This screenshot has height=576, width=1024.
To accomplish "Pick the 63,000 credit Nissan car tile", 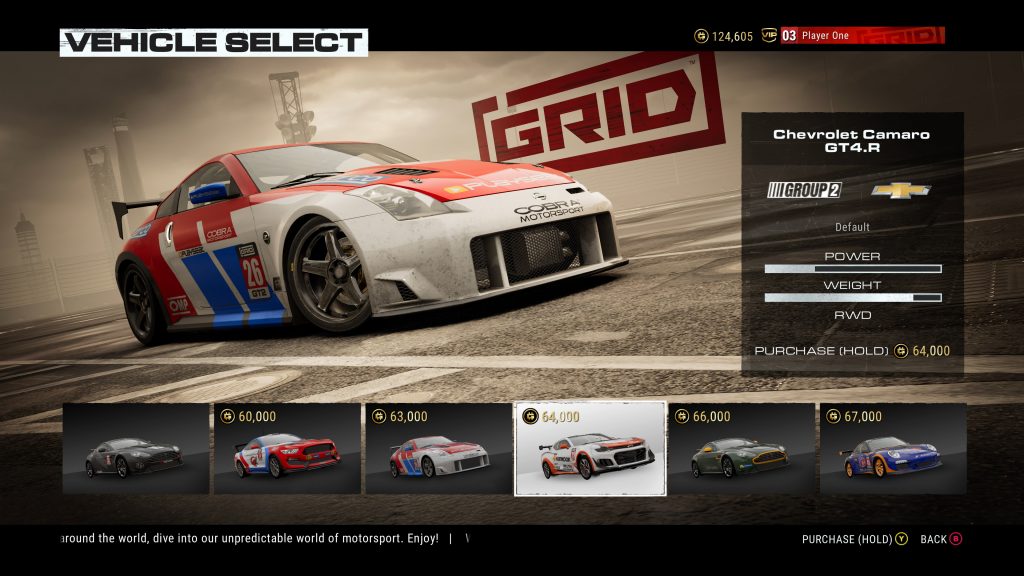I will tap(439, 448).
